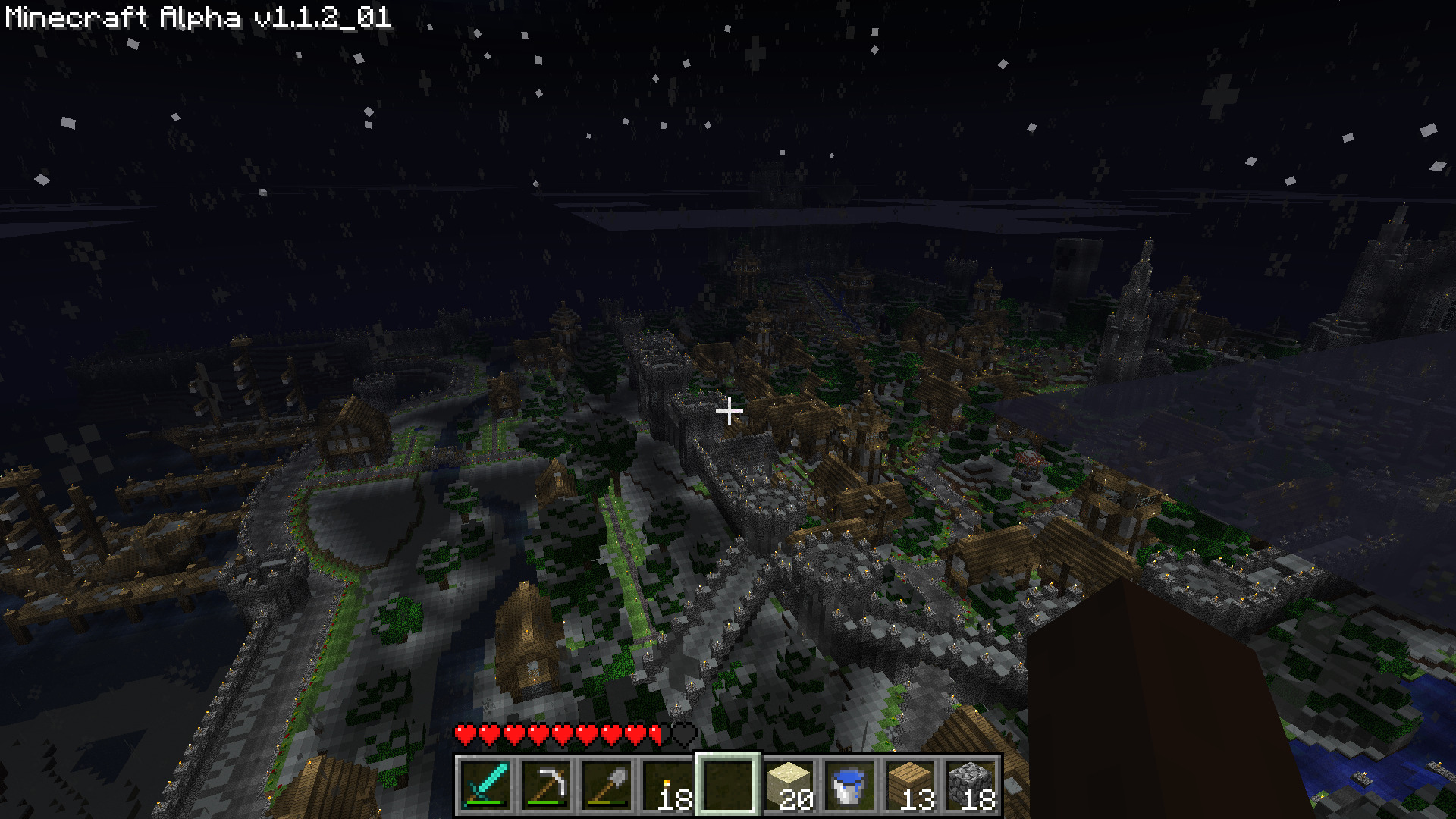Viewport: 1456px width, 819px height.
Task: Select the torch stack slot
Action: coord(667,786)
